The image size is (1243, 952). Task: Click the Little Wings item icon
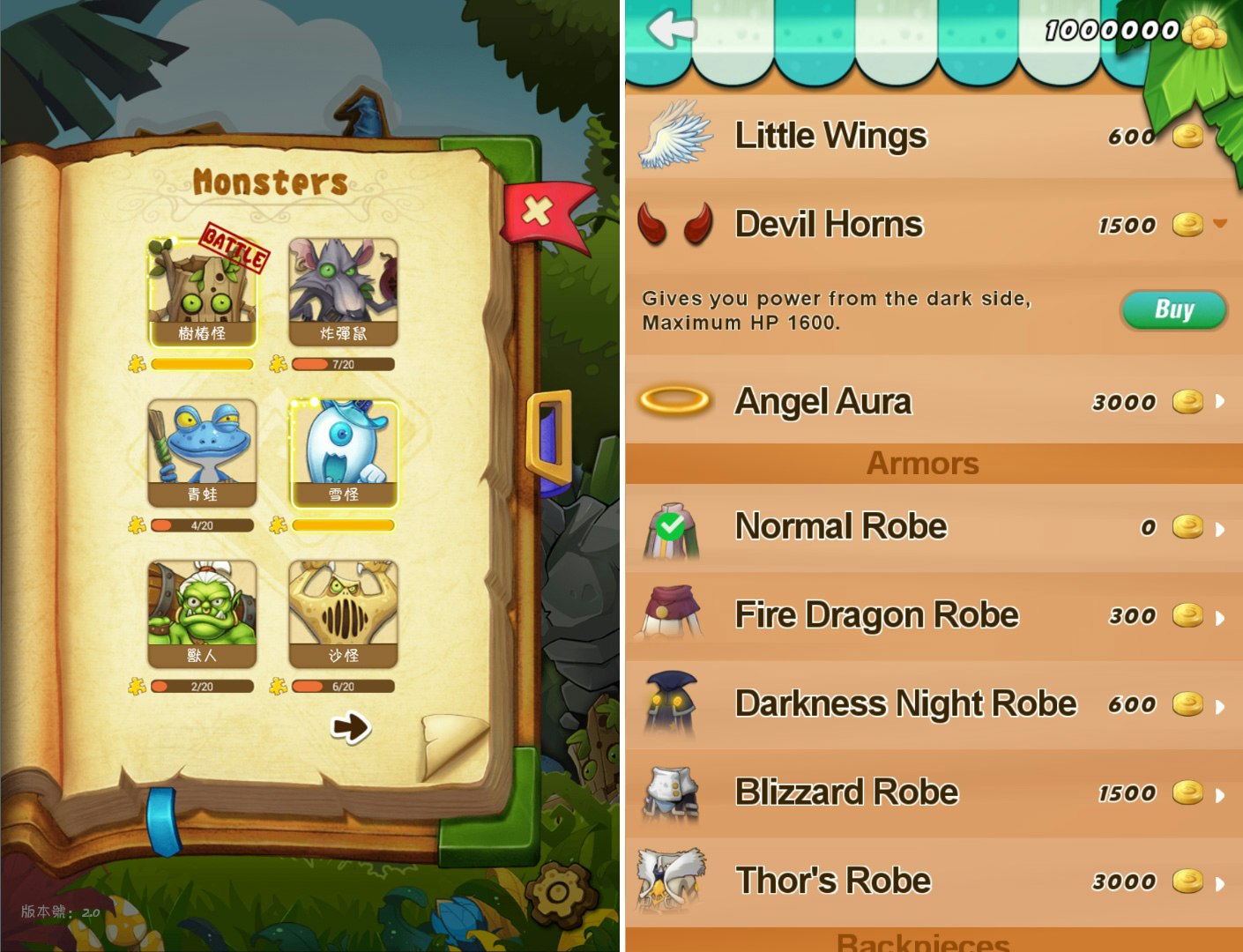674,137
